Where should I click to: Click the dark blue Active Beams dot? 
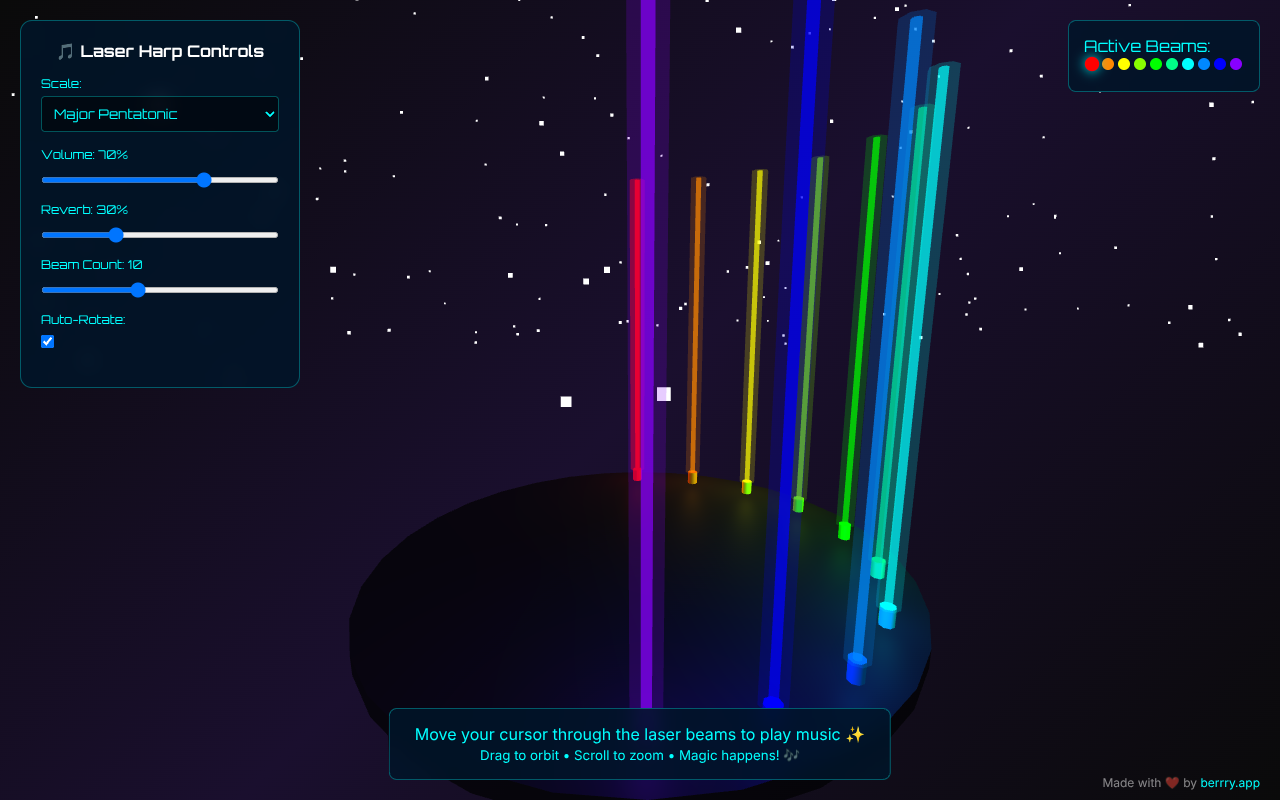pyautogui.click(x=1220, y=64)
